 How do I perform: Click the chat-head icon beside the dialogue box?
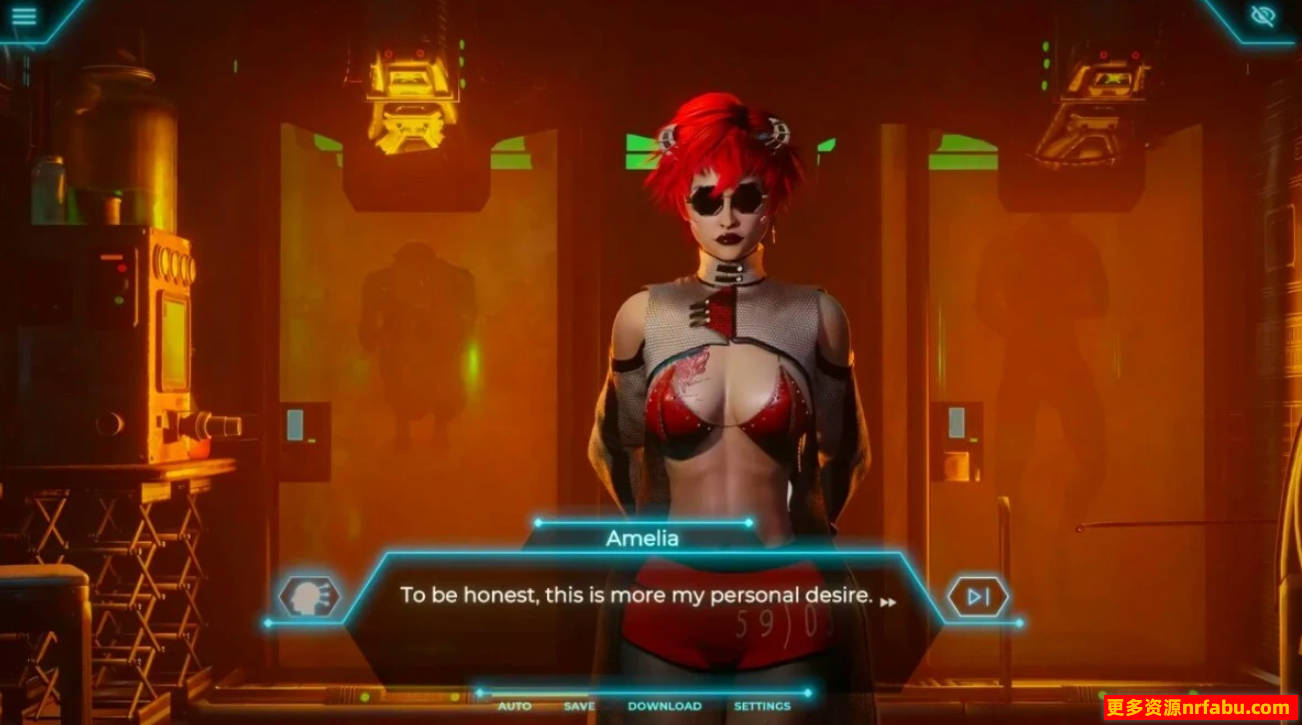point(312,596)
